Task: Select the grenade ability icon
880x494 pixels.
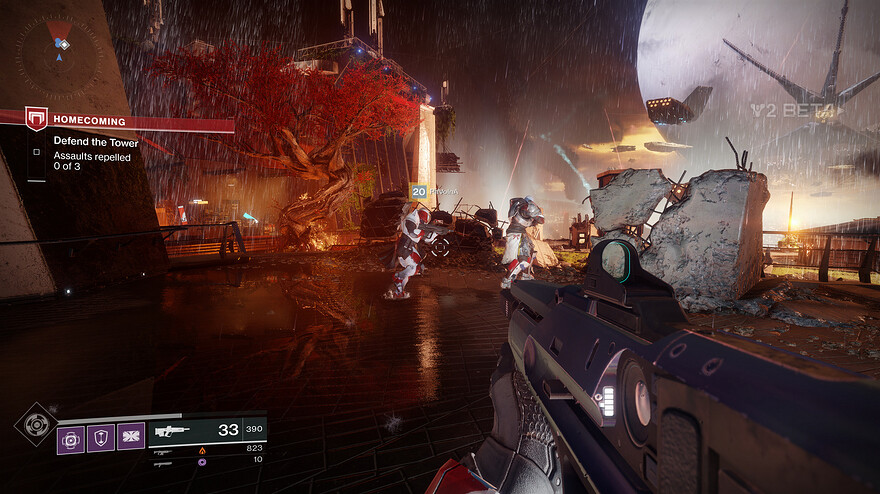Action: click(x=71, y=437)
